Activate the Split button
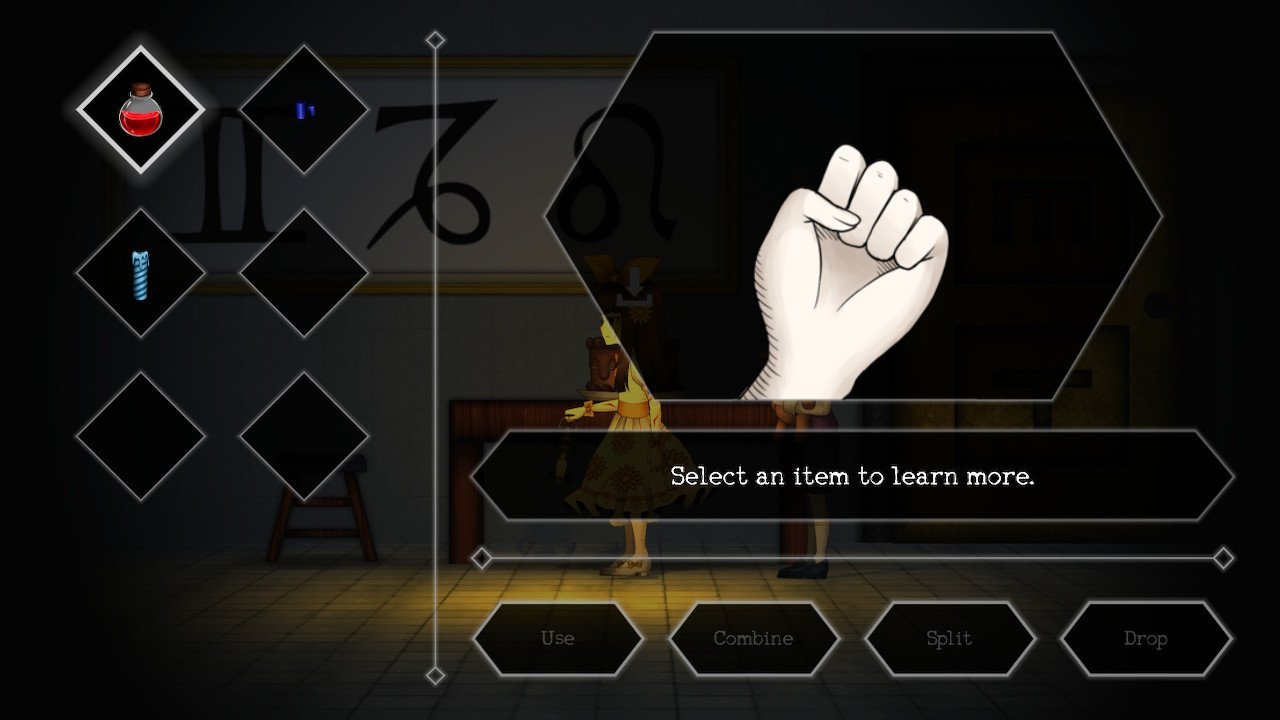This screenshot has height=720, width=1280. click(949, 638)
